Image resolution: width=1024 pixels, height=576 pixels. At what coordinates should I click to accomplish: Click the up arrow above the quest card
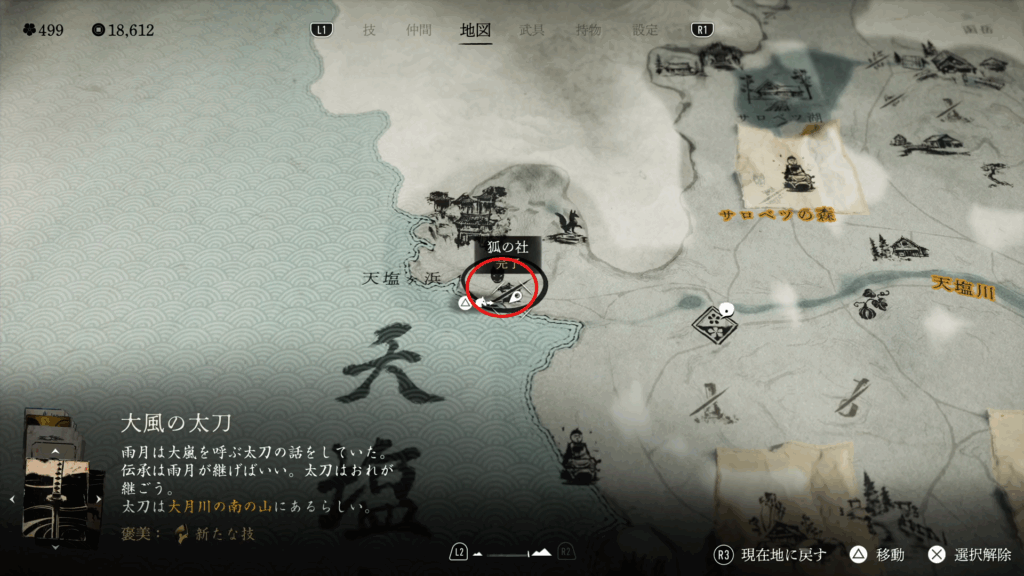(x=56, y=451)
